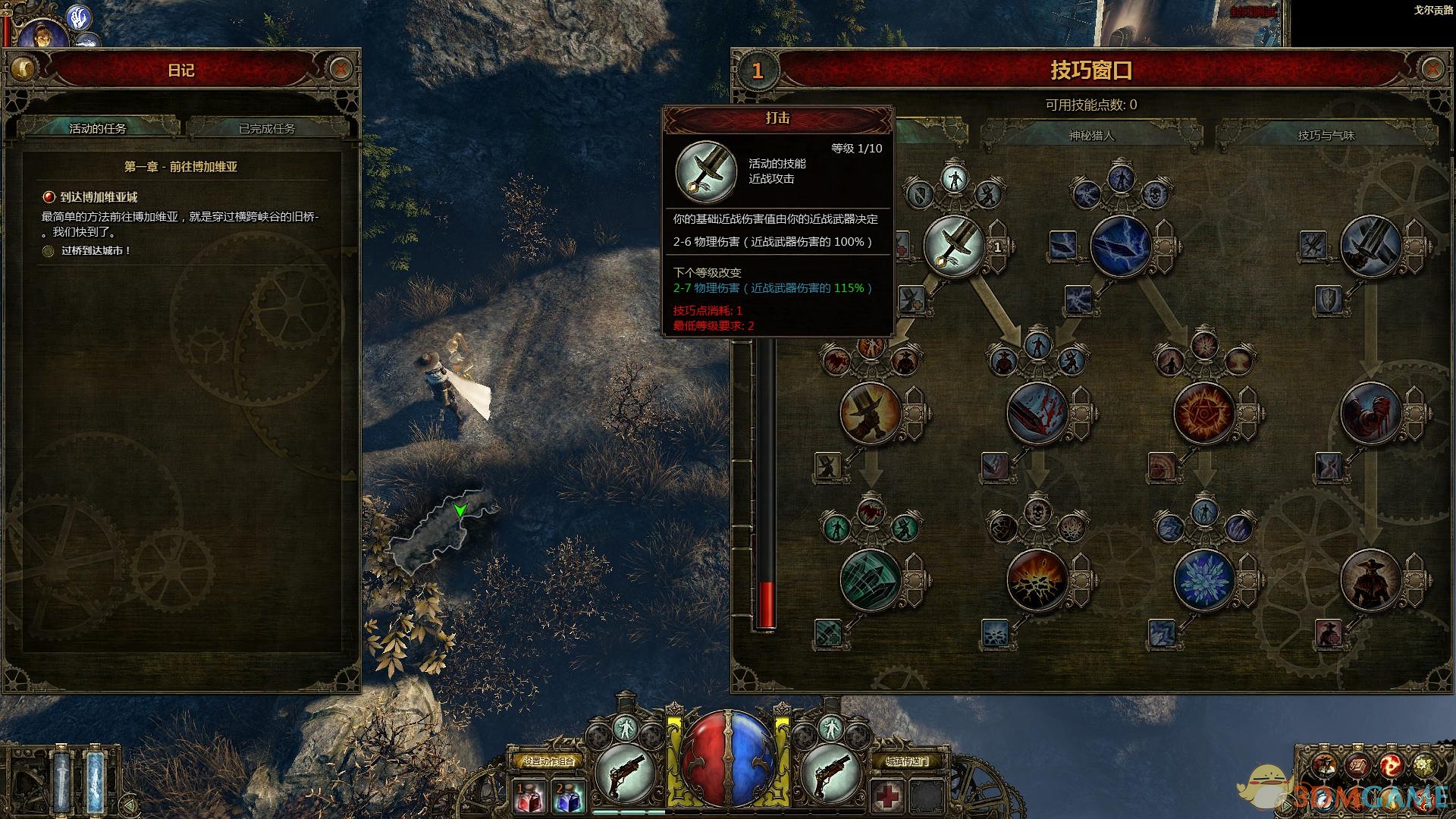Open the 技巧与气味 skill tab
The height and width of the screenshot is (819, 1456).
tap(1326, 136)
